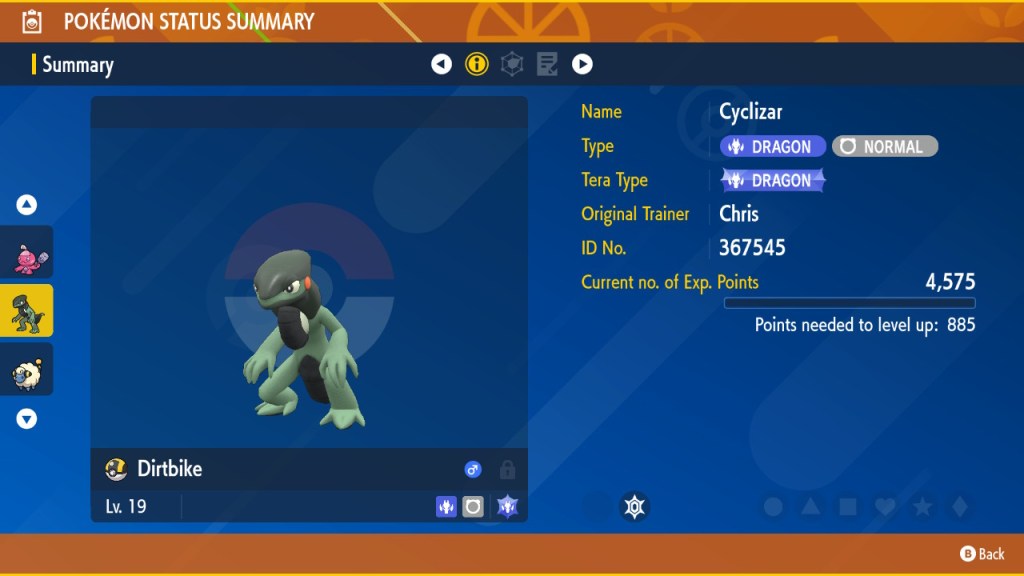Click the party list up arrow
Screen dimensions: 1024x576
pos(27,205)
